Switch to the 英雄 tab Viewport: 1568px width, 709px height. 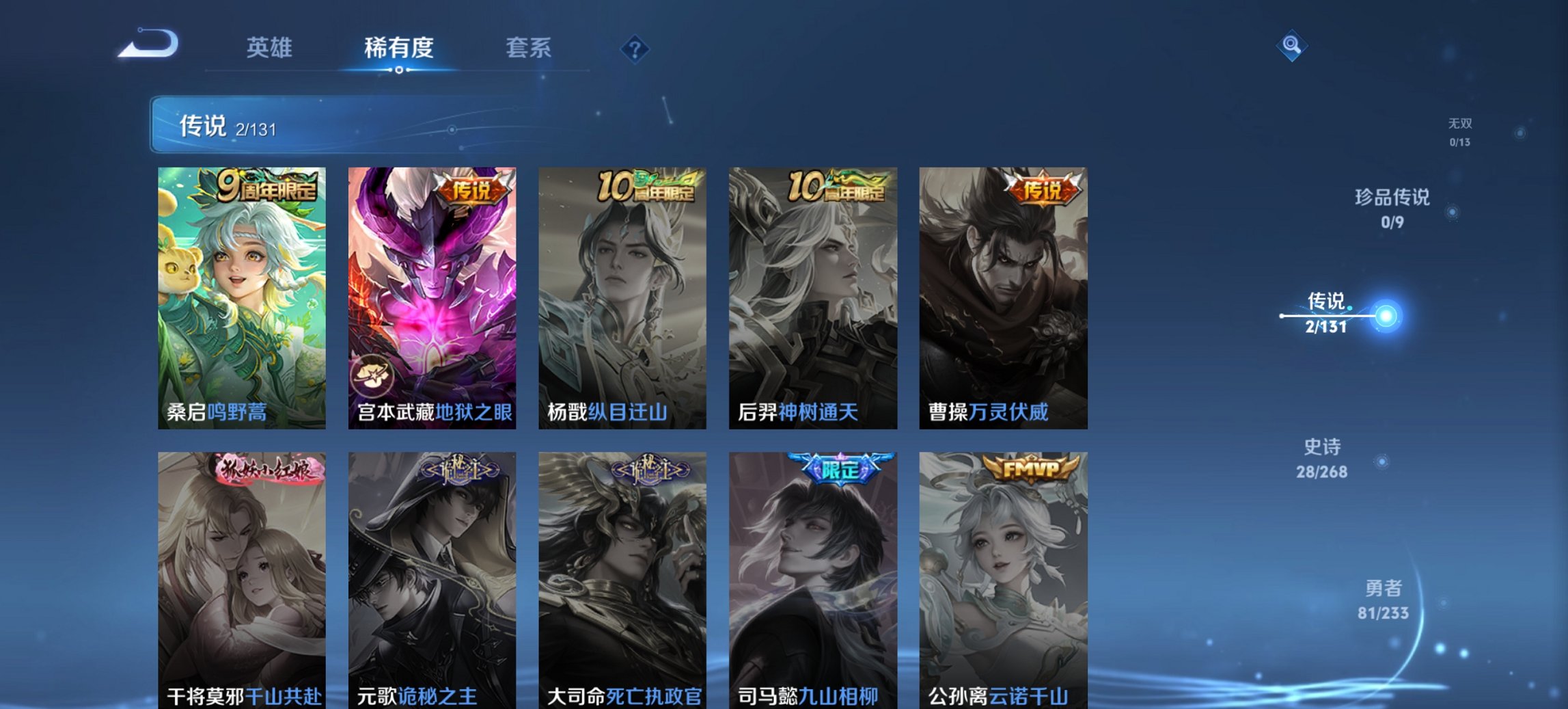269,48
